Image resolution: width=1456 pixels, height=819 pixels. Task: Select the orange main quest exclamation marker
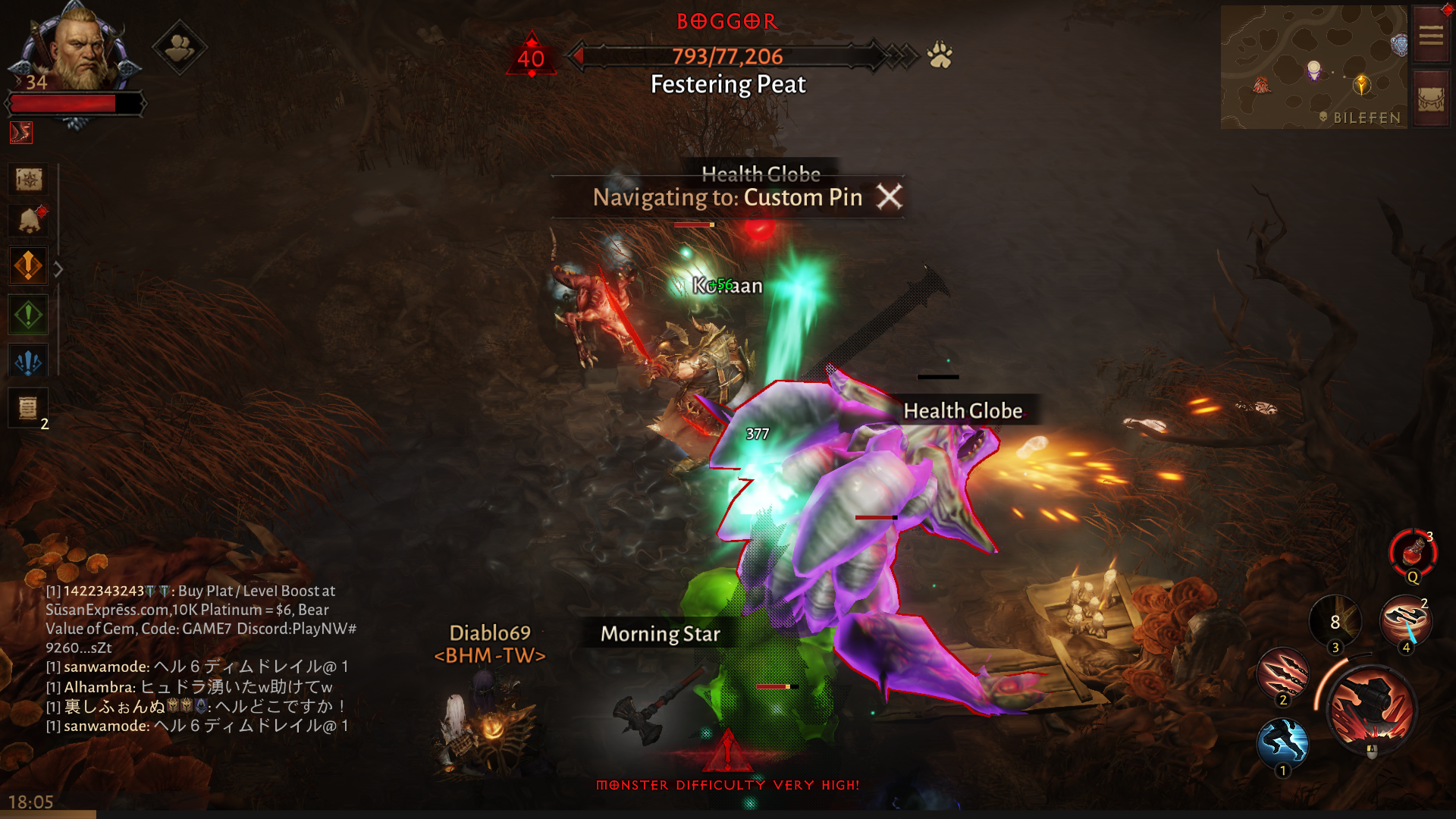[28, 266]
